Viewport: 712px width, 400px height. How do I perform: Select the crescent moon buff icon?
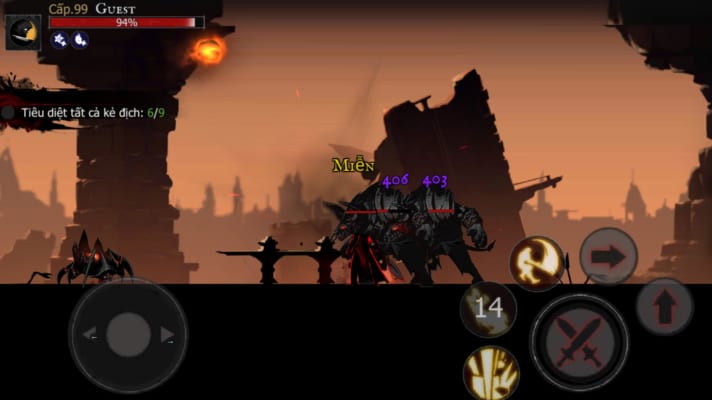[80, 40]
